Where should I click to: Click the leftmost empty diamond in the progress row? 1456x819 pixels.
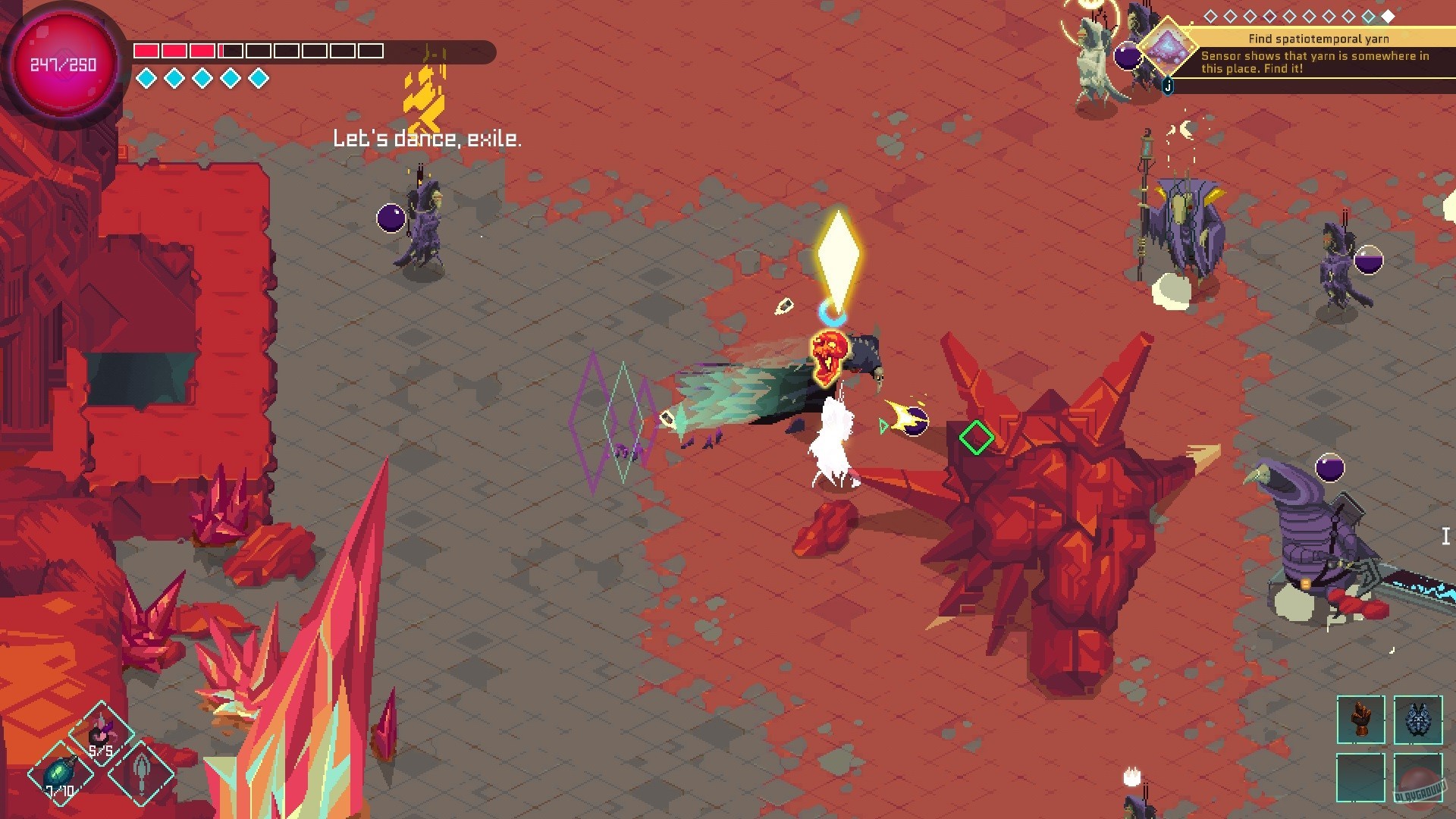pyautogui.click(x=1211, y=15)
